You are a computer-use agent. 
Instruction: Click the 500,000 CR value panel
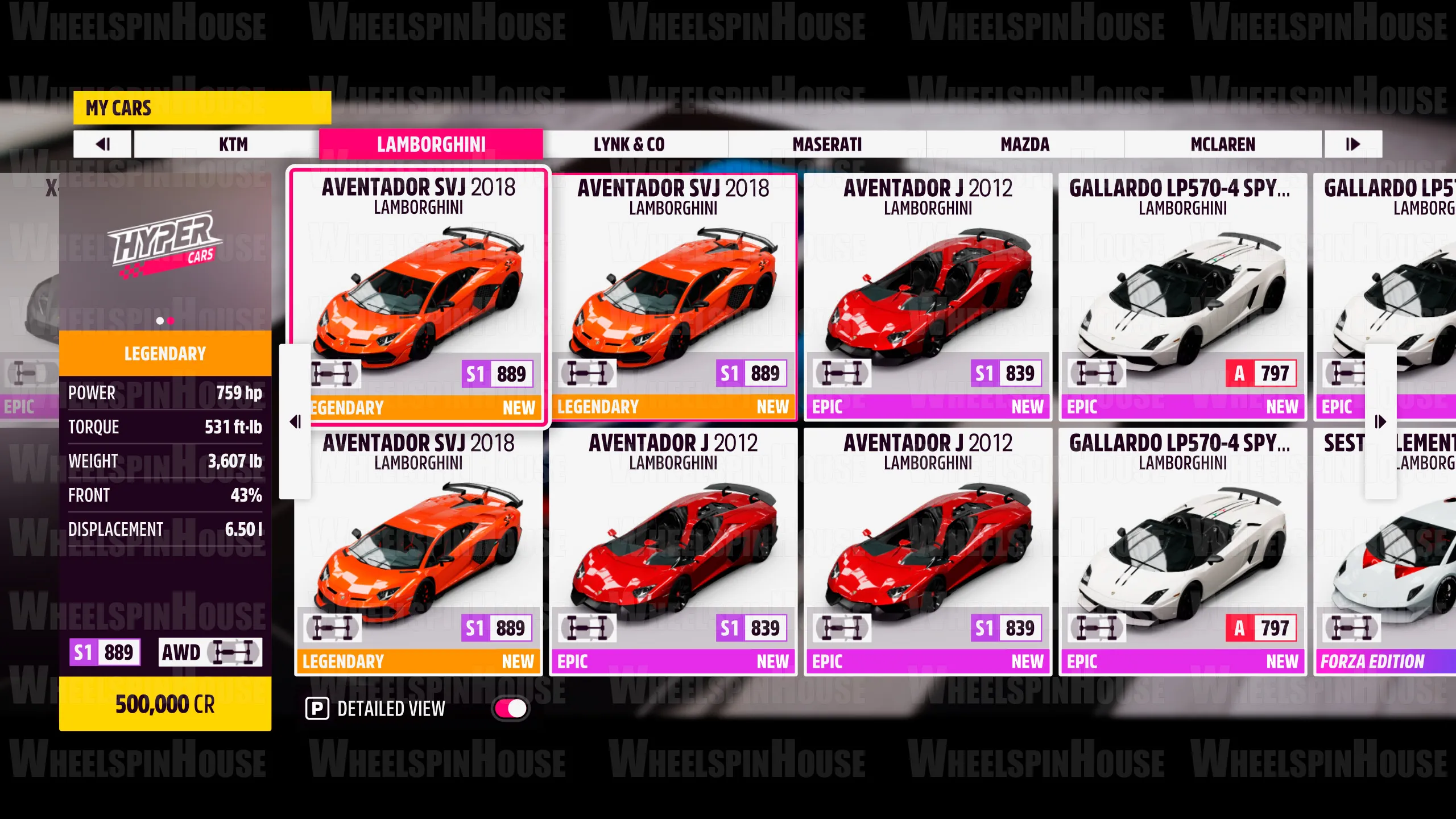tap(165, 705)
